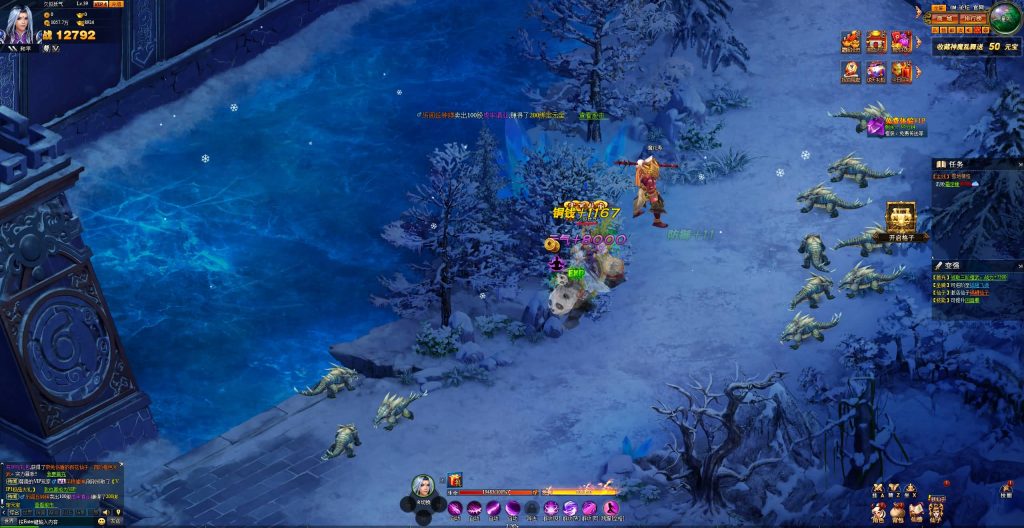This screenshot has width=1024, height=528.
Task: Activate the first purple skill on the hotbar
Action: tap(455, 509)
